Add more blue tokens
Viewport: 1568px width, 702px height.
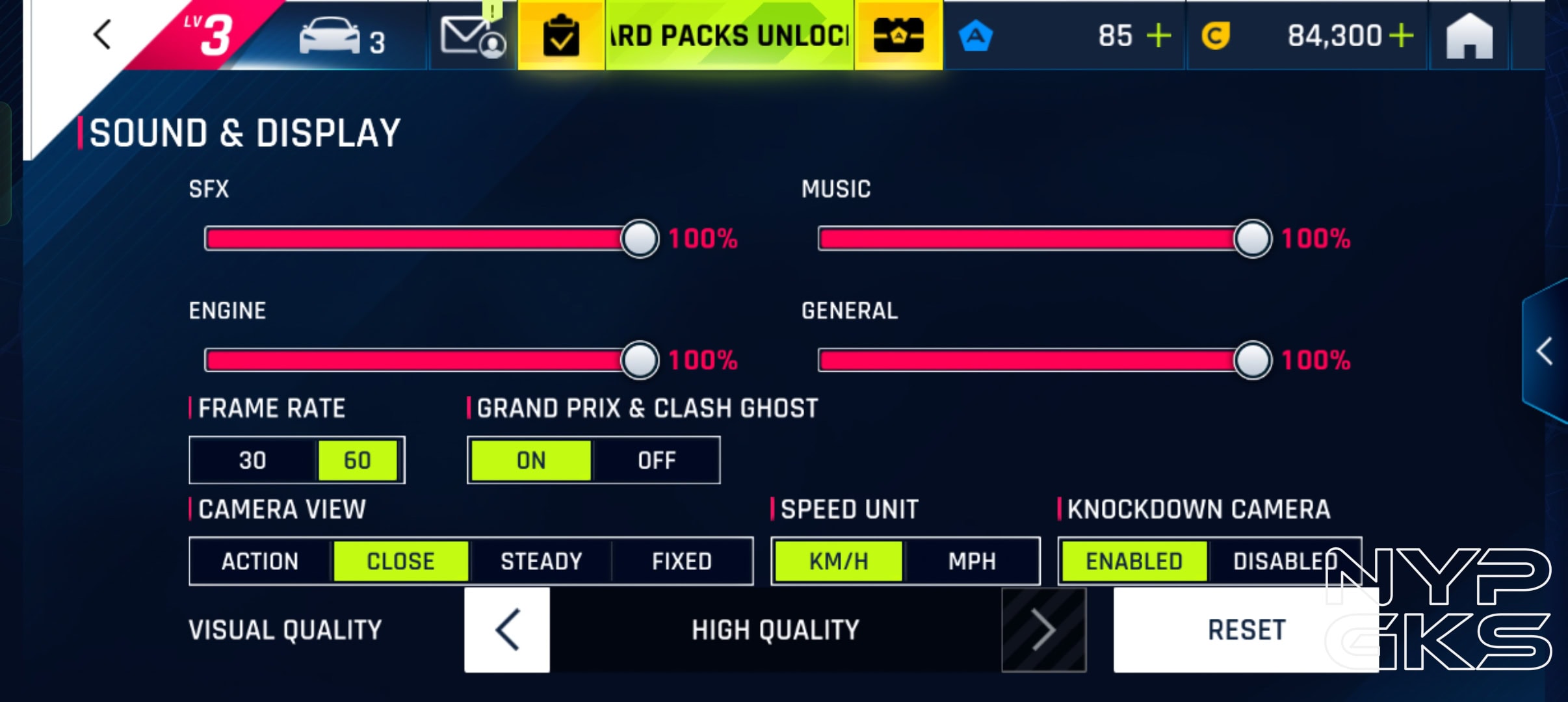click(x=1158, y=36)
